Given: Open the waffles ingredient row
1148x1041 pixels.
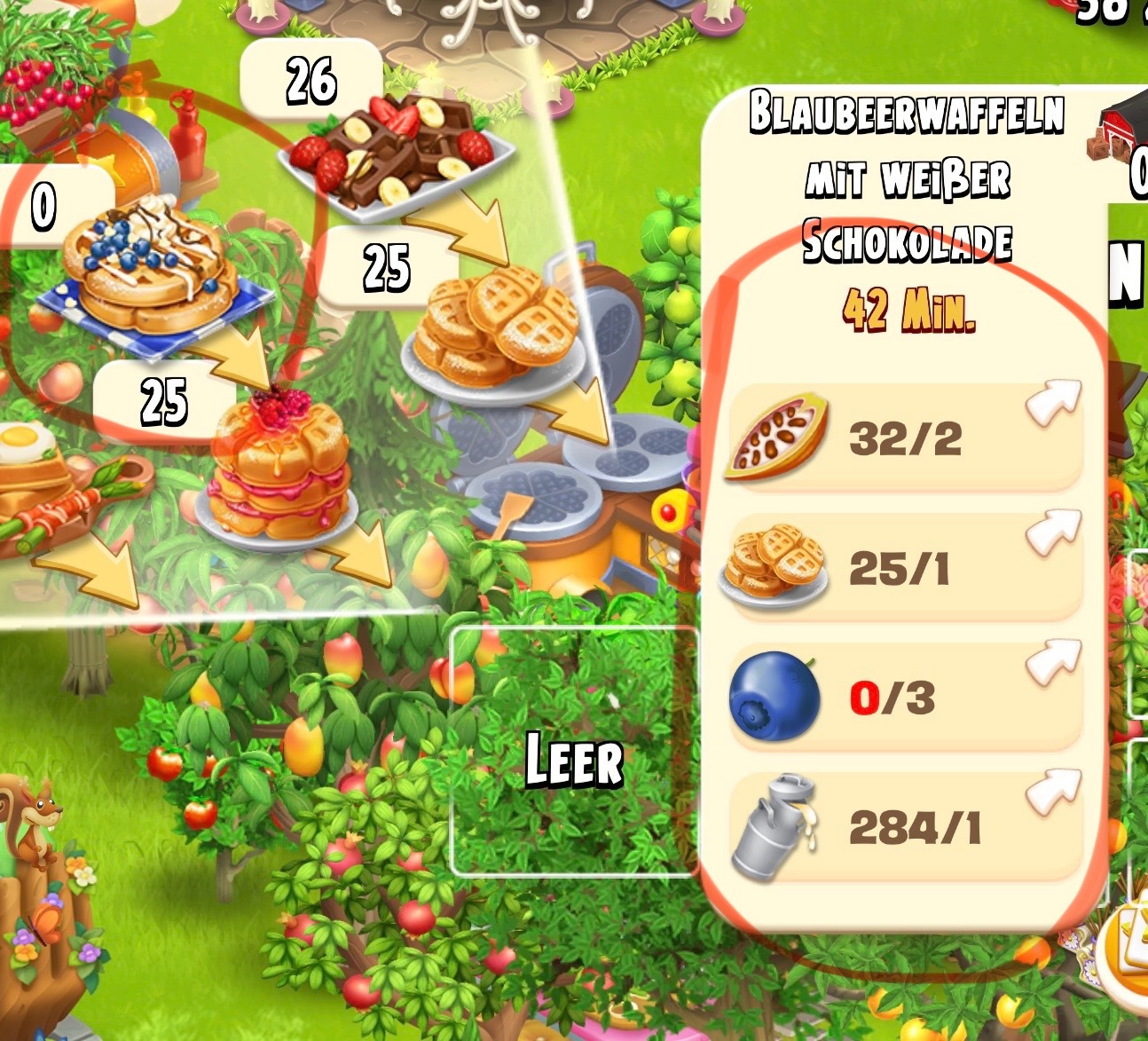Looking at the screenshot, I should [905, 568].
